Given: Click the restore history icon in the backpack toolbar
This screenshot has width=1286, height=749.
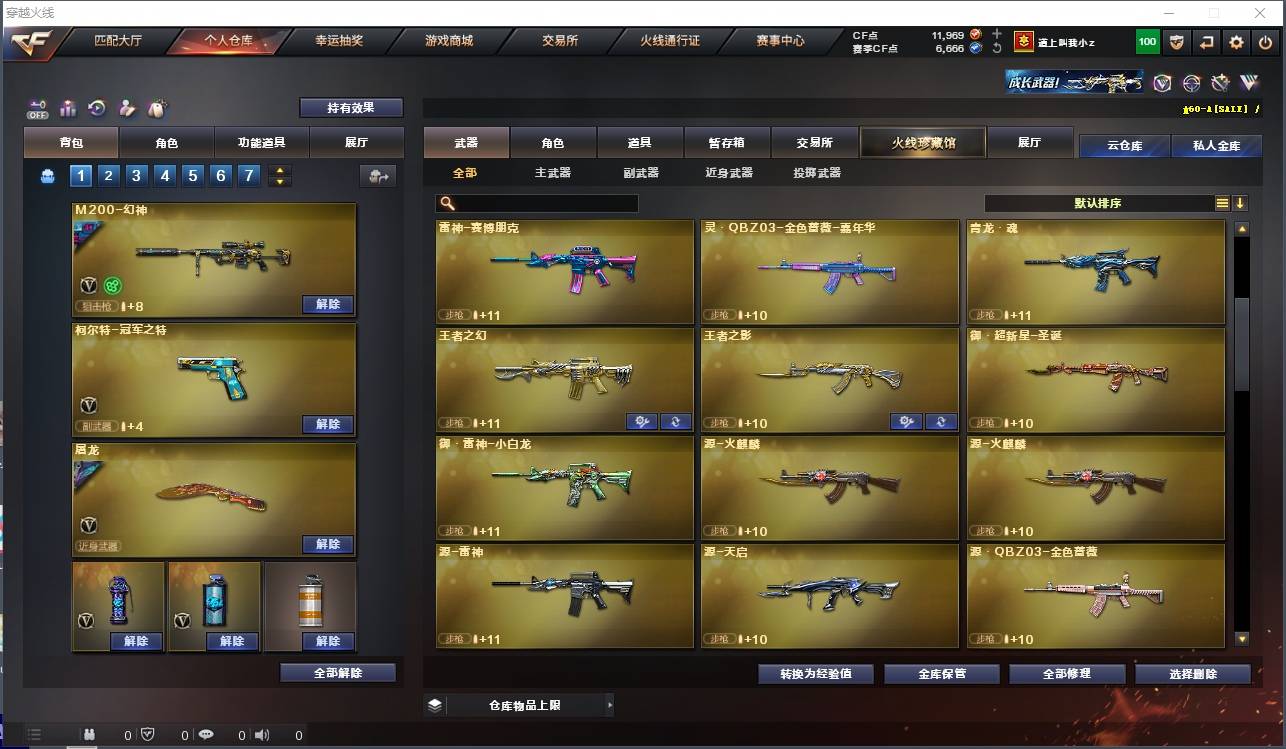Looking at the screenshot, I should [x=96, y=107].
